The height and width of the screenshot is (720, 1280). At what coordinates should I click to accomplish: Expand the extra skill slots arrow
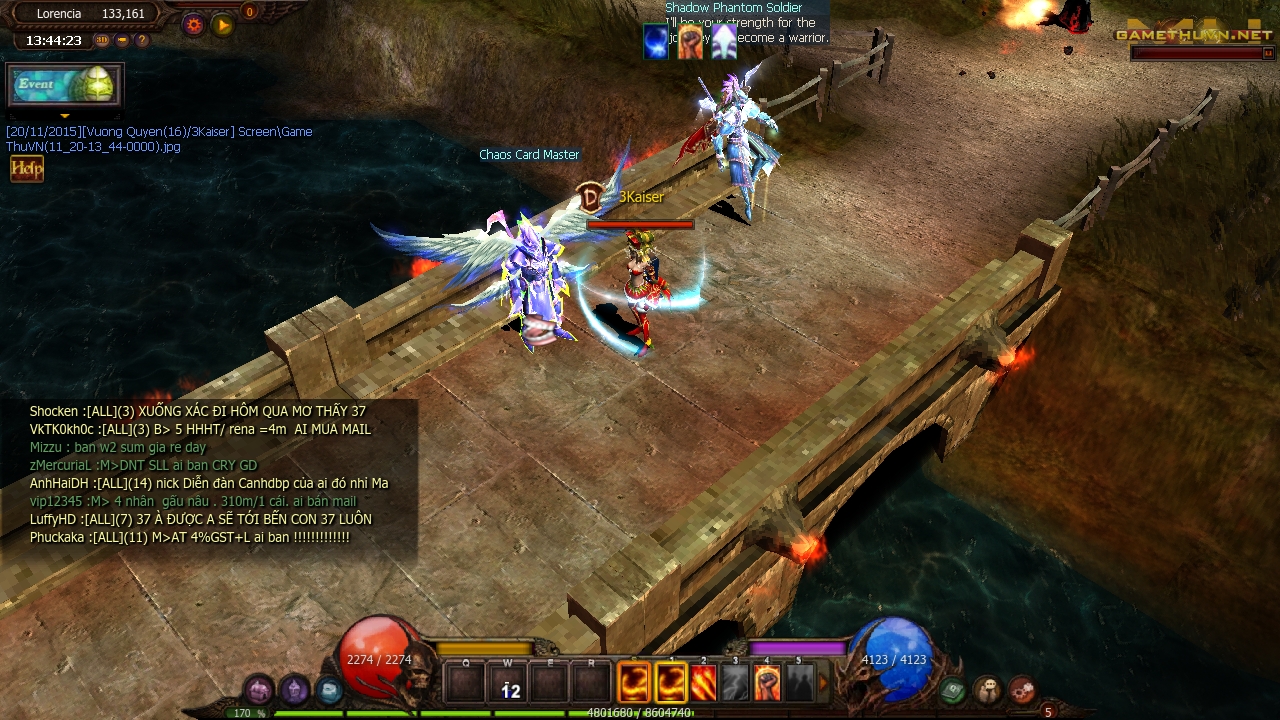(823, 681)
